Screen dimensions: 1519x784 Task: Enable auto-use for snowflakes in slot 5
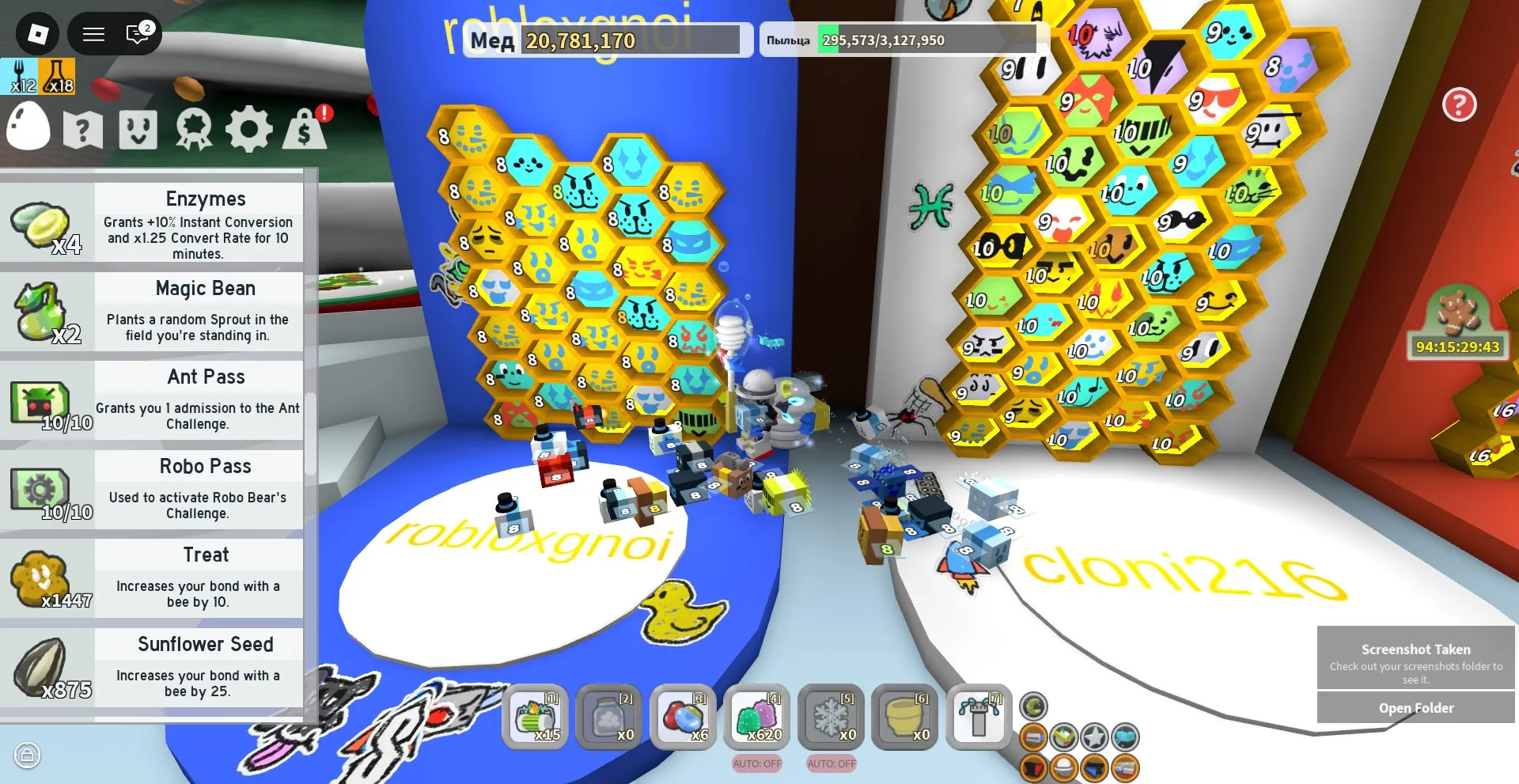pos(831,764)
